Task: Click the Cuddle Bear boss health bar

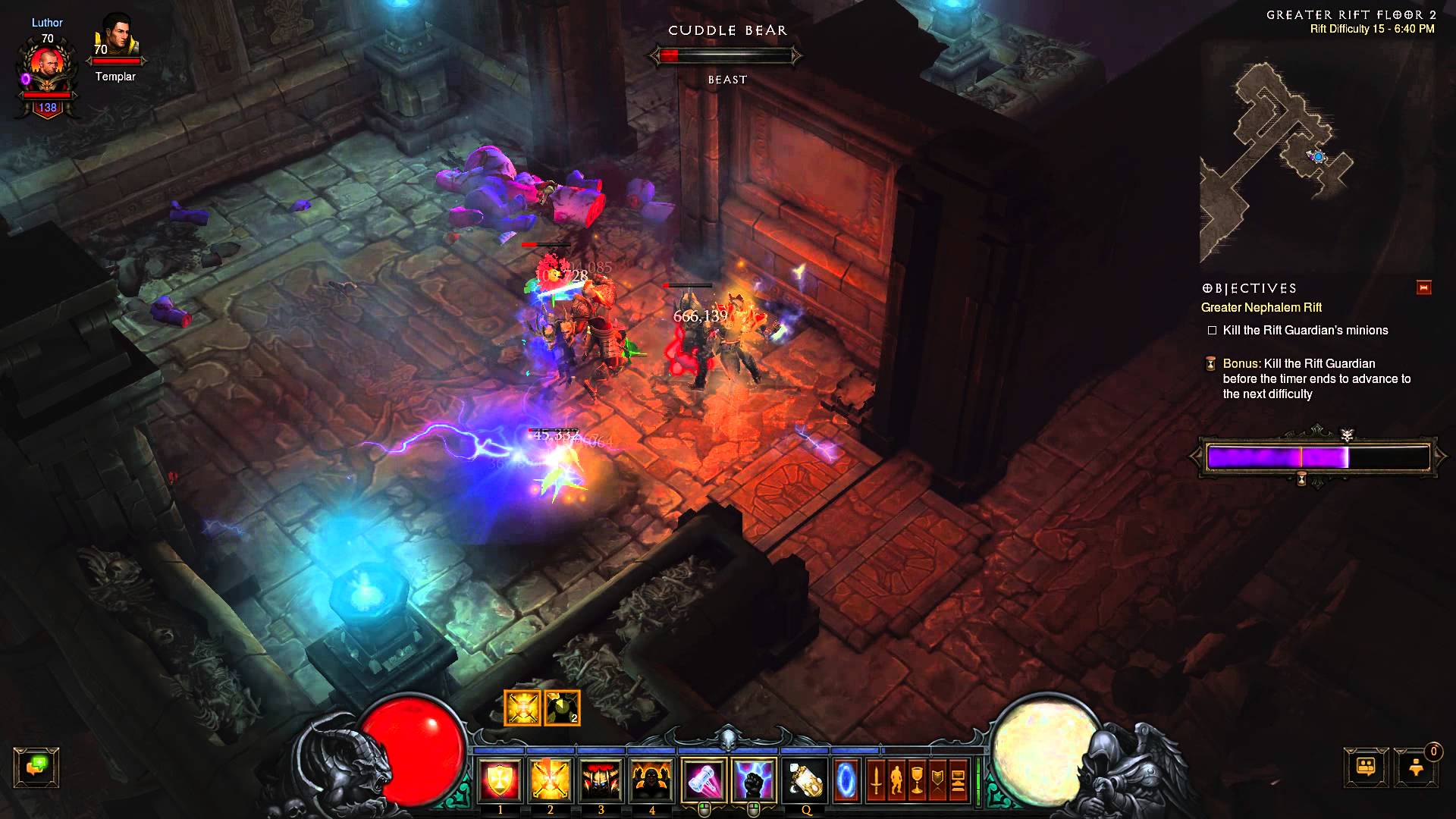Action: point(726,54)
